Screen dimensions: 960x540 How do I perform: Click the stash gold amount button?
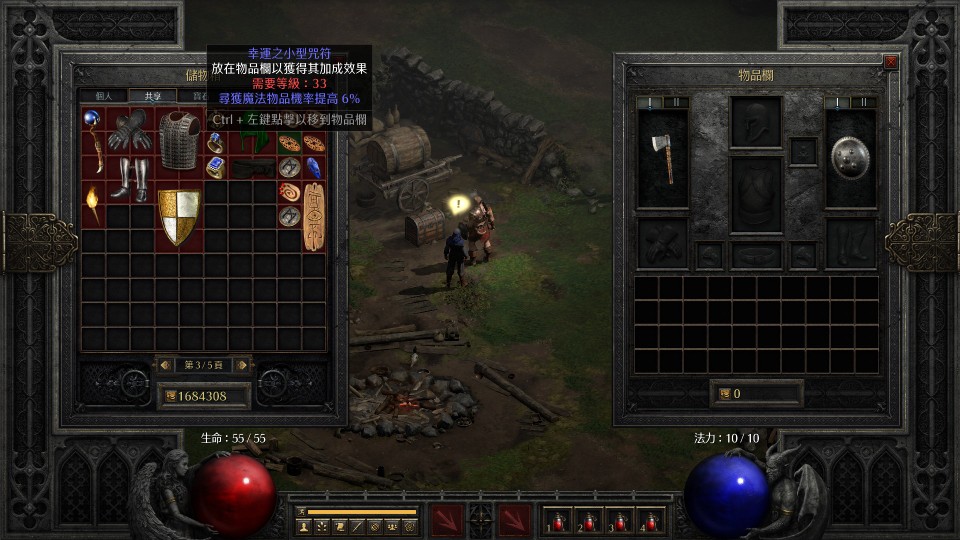[204, 396]
